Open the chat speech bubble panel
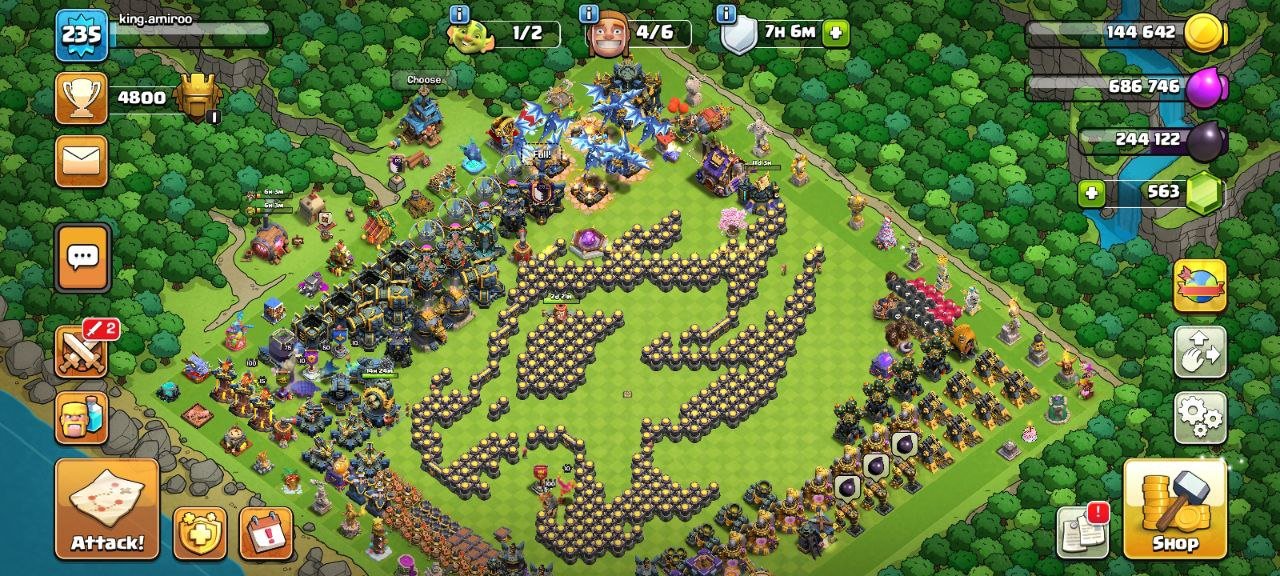This screenshot has width=1280, height=576. click(x=82, y=258)
